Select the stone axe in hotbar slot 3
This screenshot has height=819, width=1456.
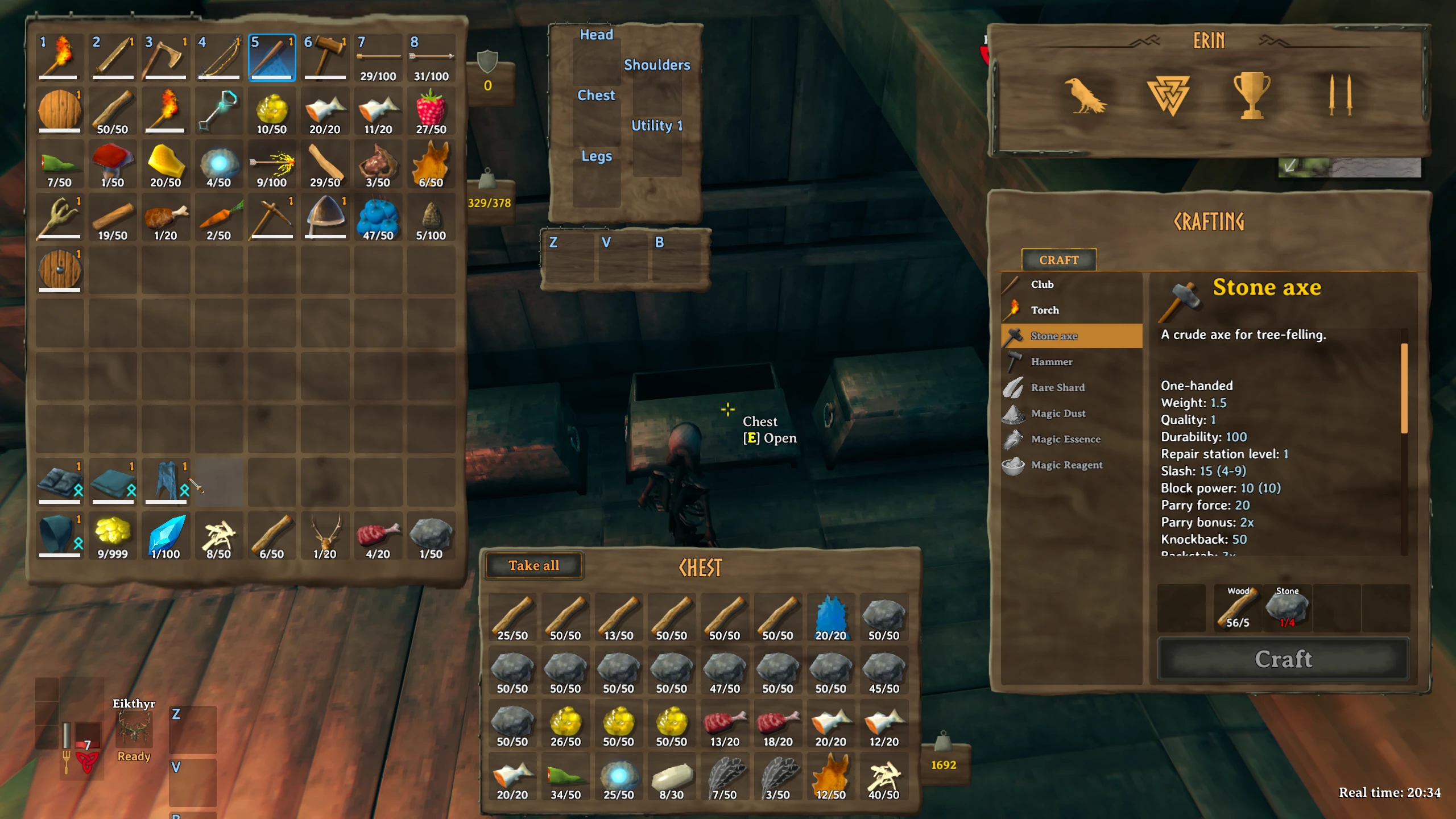click(x=166, y=56)
